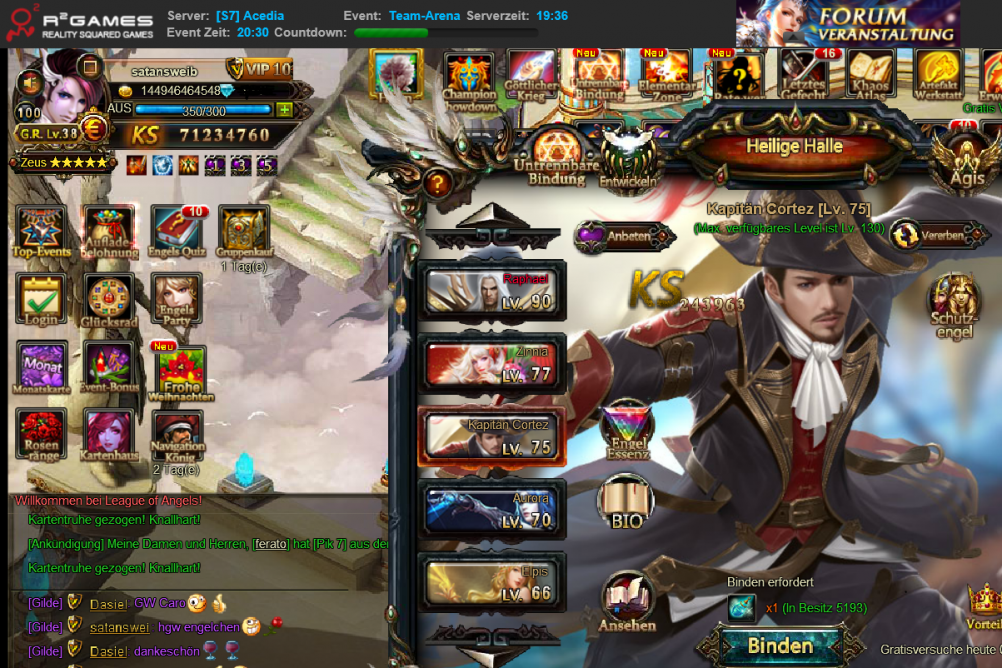Click the Forum Veranstaltung banner
The image size is (1002, 668).
point(847,24)
